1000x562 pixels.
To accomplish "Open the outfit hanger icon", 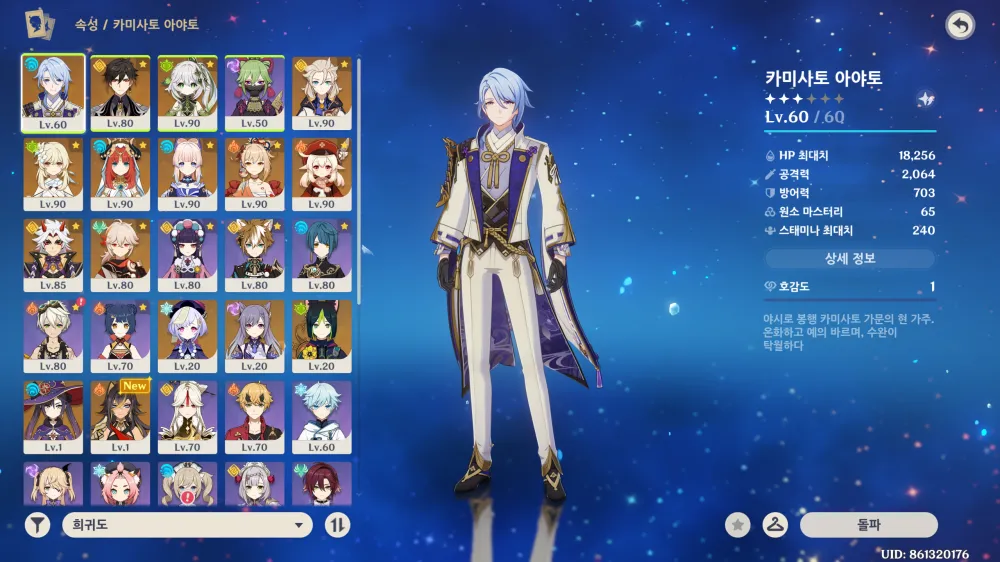I will [773, 524].
